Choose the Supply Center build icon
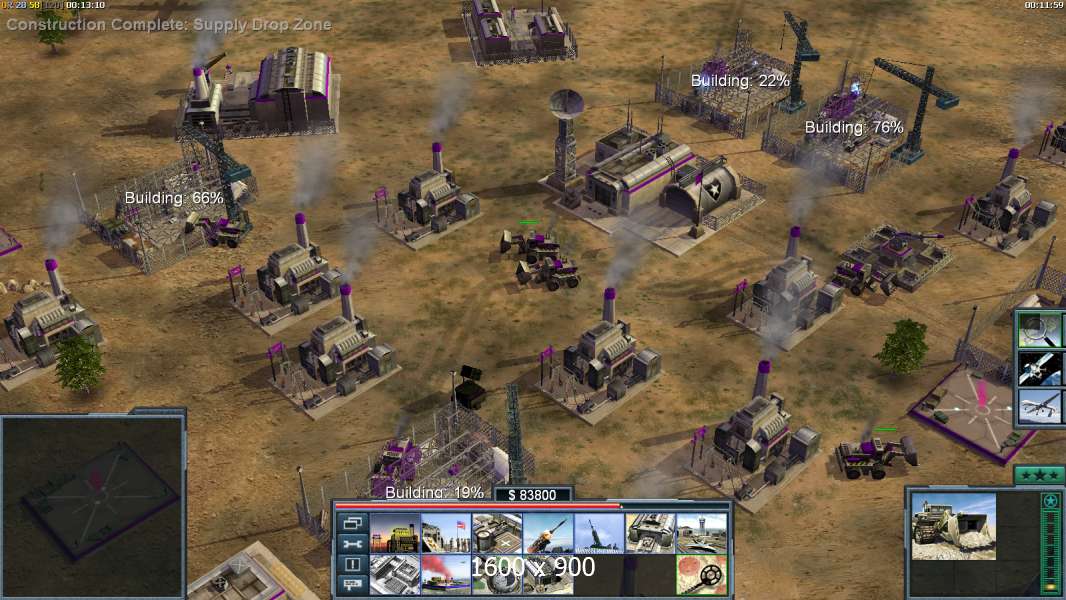Screen dimensions: 1066x600 tap(497, 533)
